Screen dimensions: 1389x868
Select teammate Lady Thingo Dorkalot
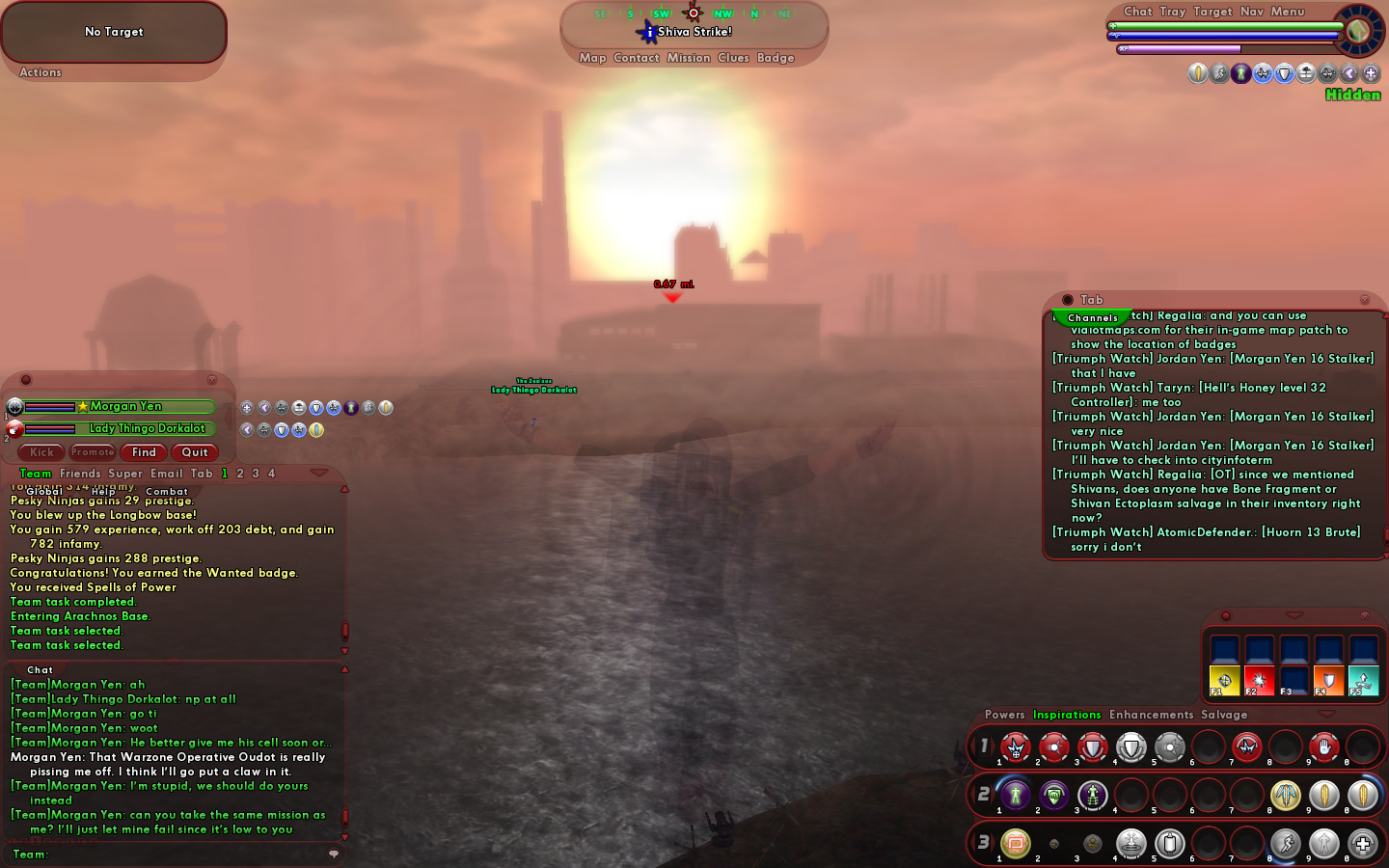point(147,428)
